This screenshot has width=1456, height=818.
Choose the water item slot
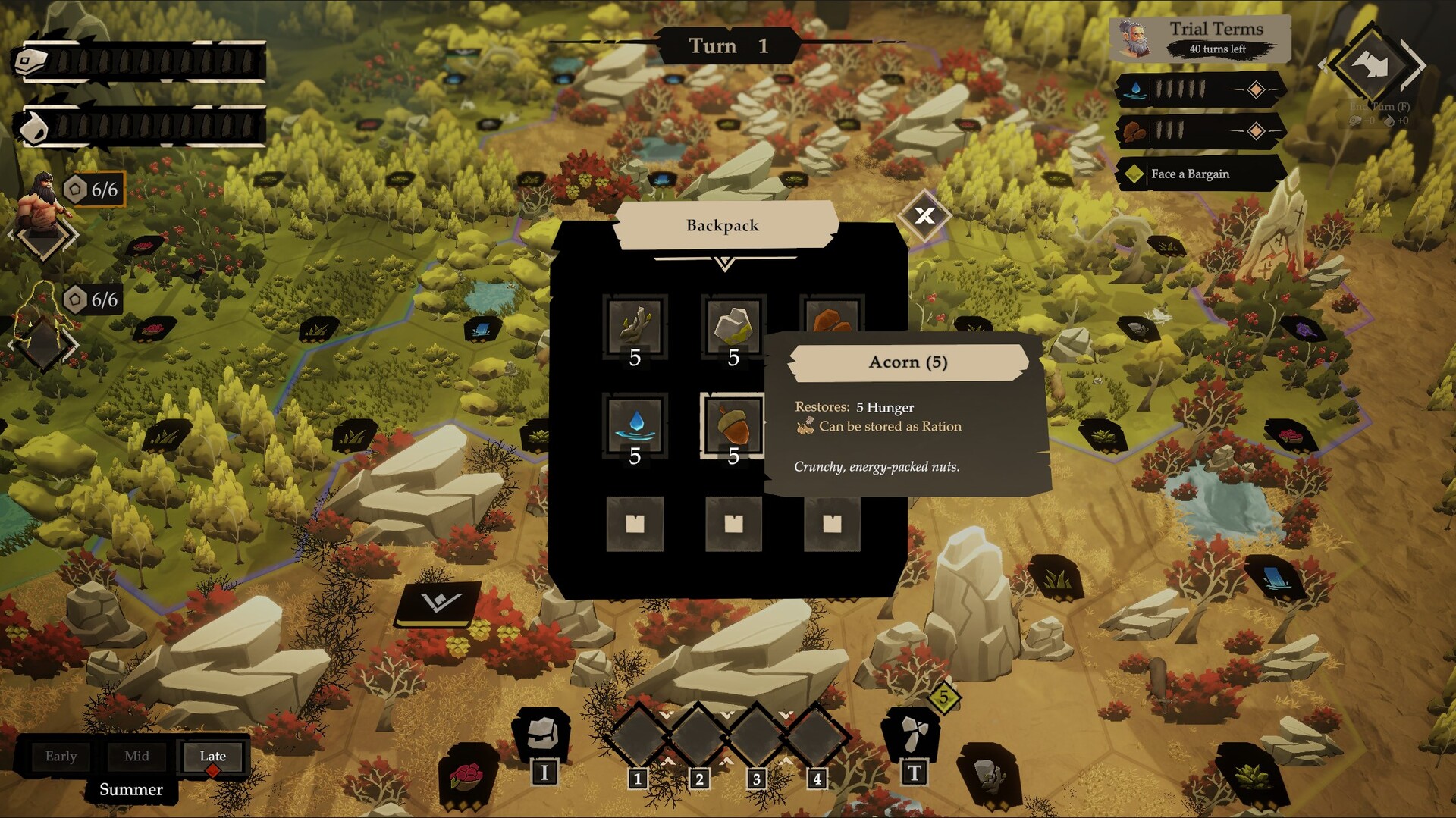(x=635, y=425)
